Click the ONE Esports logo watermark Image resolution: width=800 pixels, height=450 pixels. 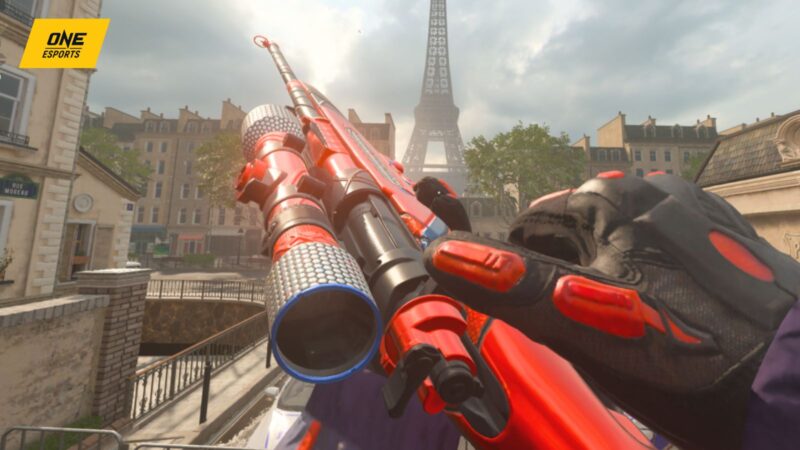tap(64, 43)
